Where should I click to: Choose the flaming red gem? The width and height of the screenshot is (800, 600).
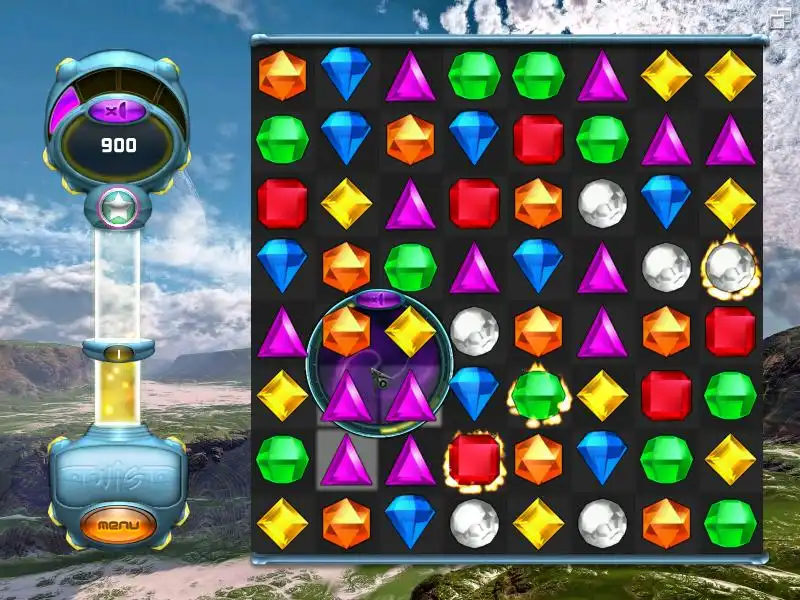tap(474, 459)
